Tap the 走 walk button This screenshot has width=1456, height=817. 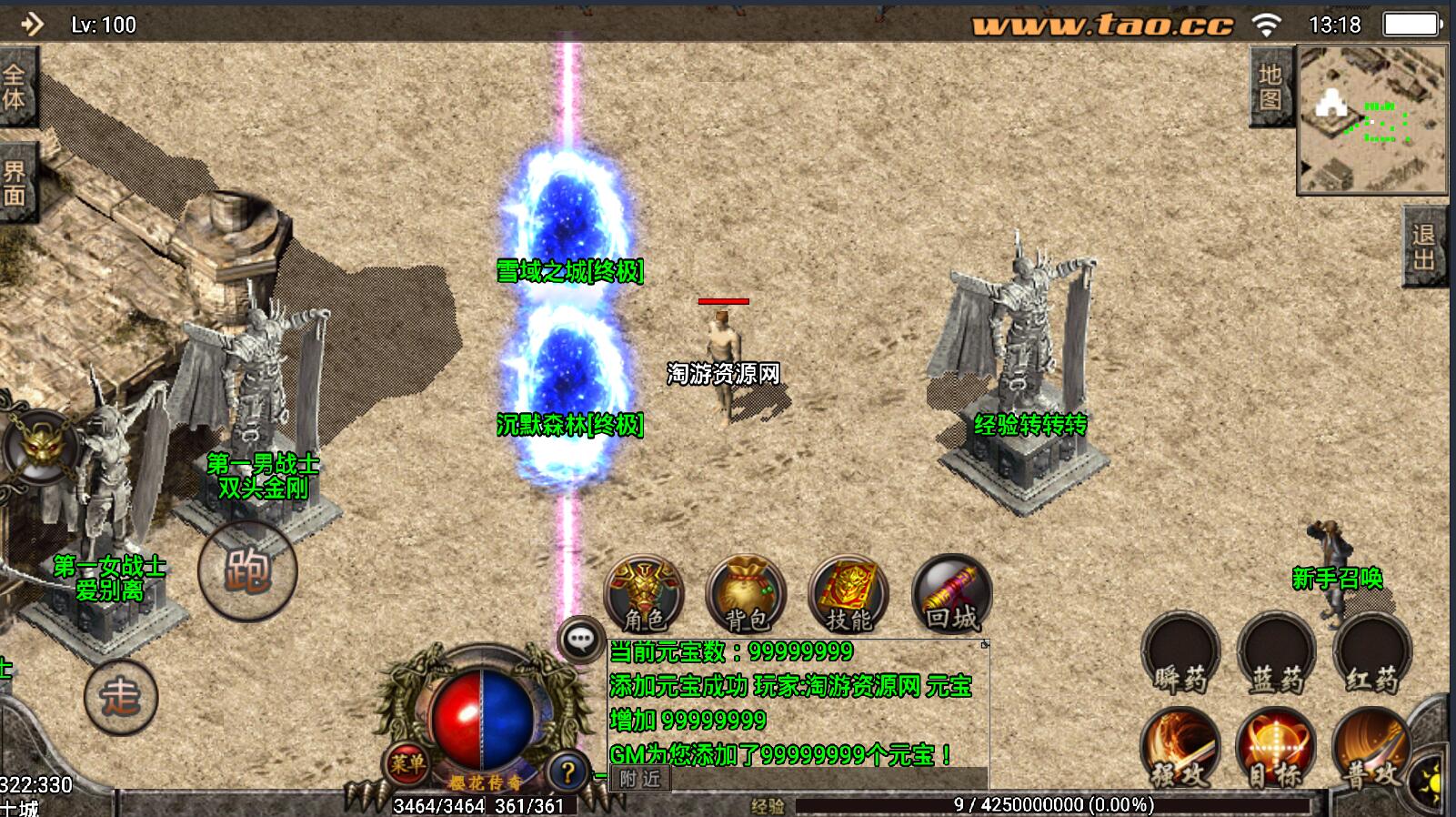tap(120, 698)
